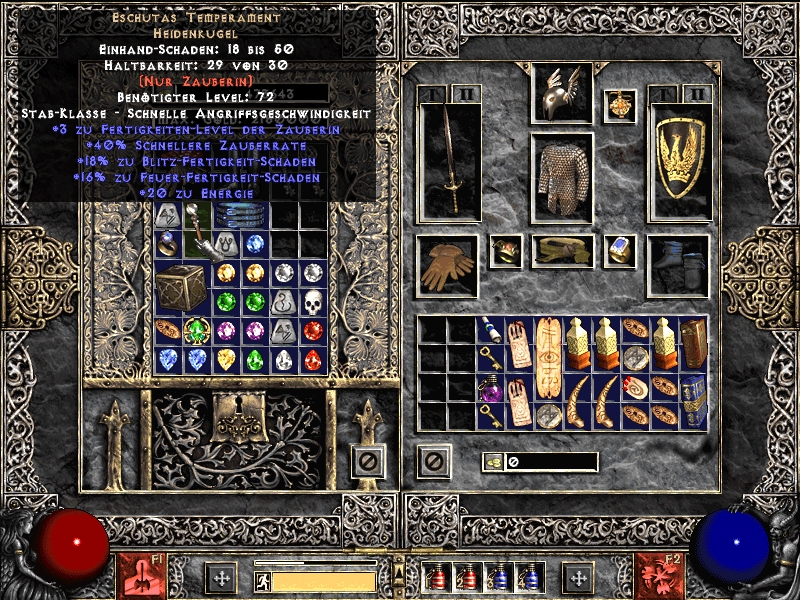Screen dimensions: 800x600
Task: Close the inventory panel
Action: (434, 461)
